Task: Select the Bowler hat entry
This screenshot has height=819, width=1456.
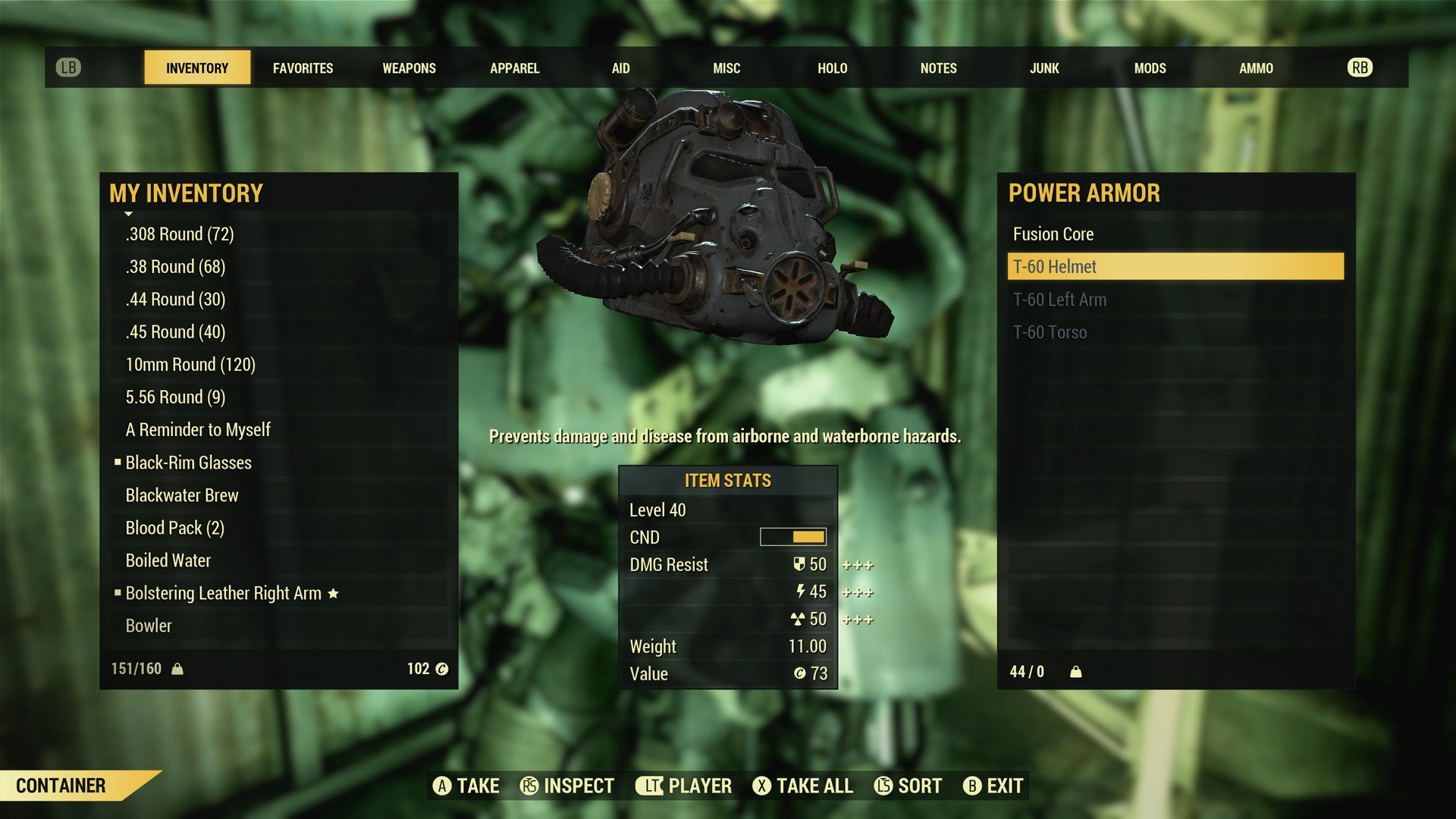Action: click(x=149, y=626)
